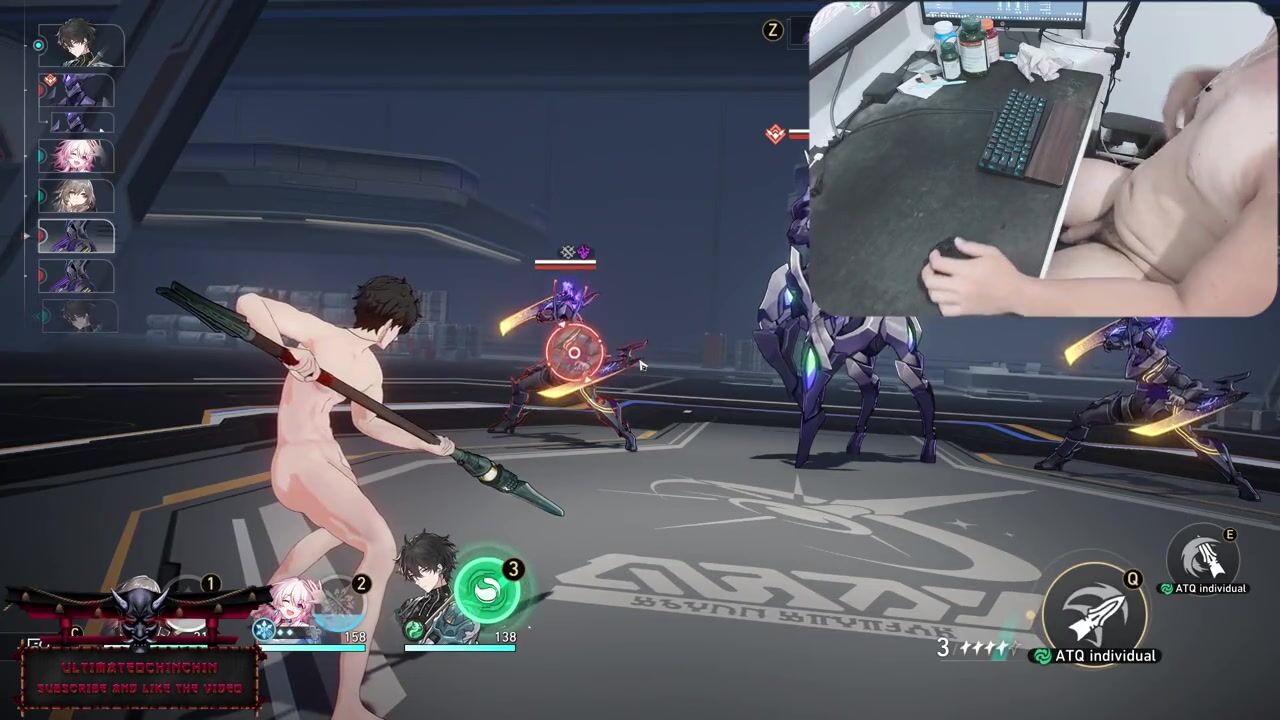
Task: Pick the top portrait in the turn order
Action: pos(81,46)
